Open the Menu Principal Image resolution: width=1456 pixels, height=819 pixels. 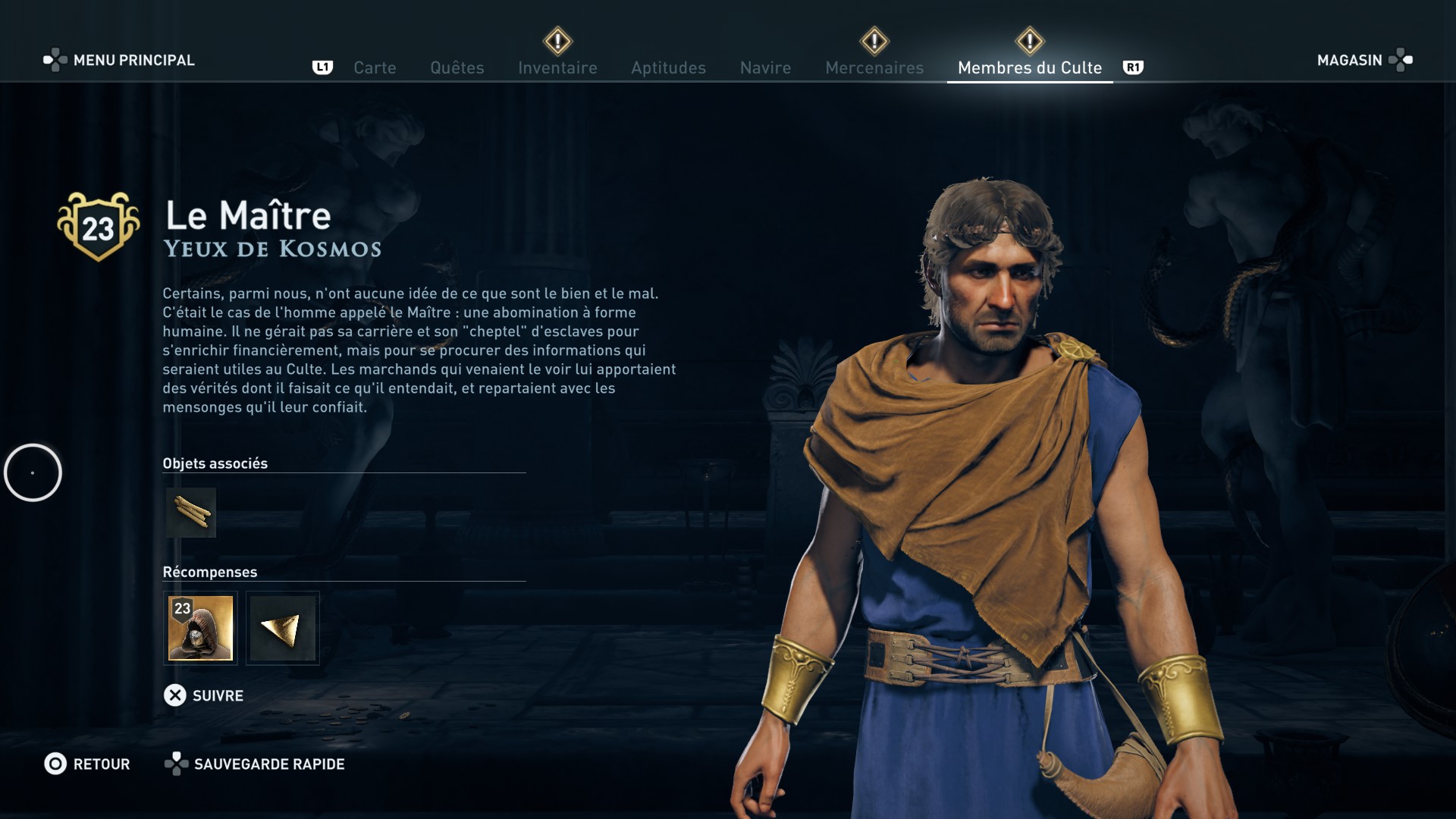click(120, 60)
